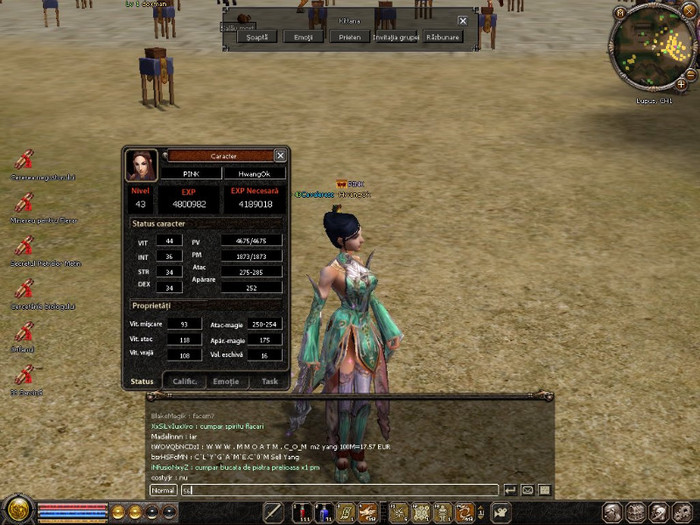Screen dimensions: 700x525
Task: Click Invitaţia grupei button
Action: tap(396, 37)
